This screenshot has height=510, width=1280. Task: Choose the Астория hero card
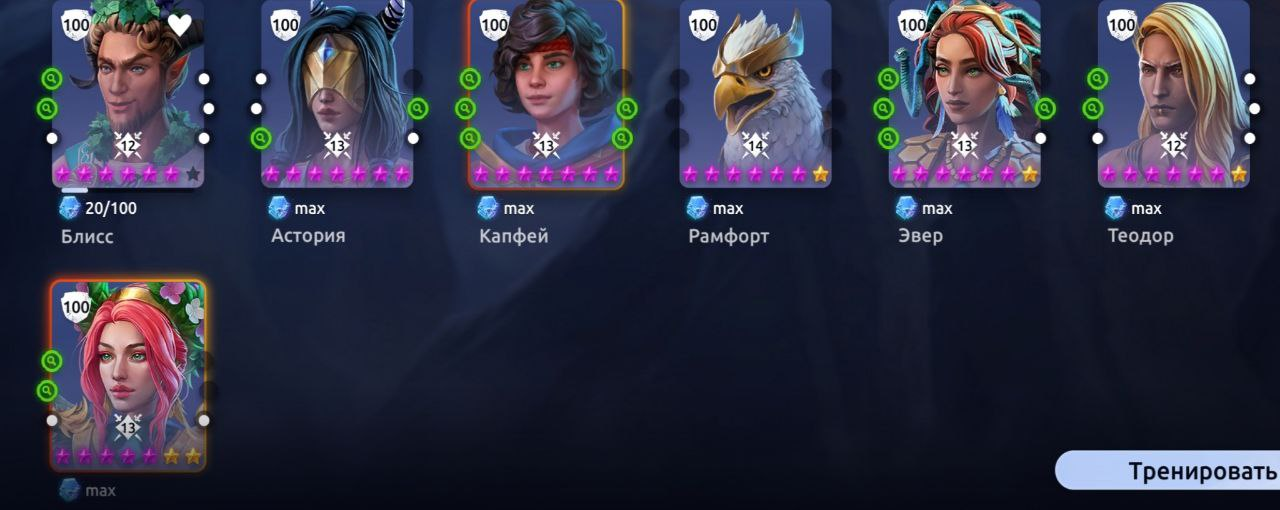(337, 95)
